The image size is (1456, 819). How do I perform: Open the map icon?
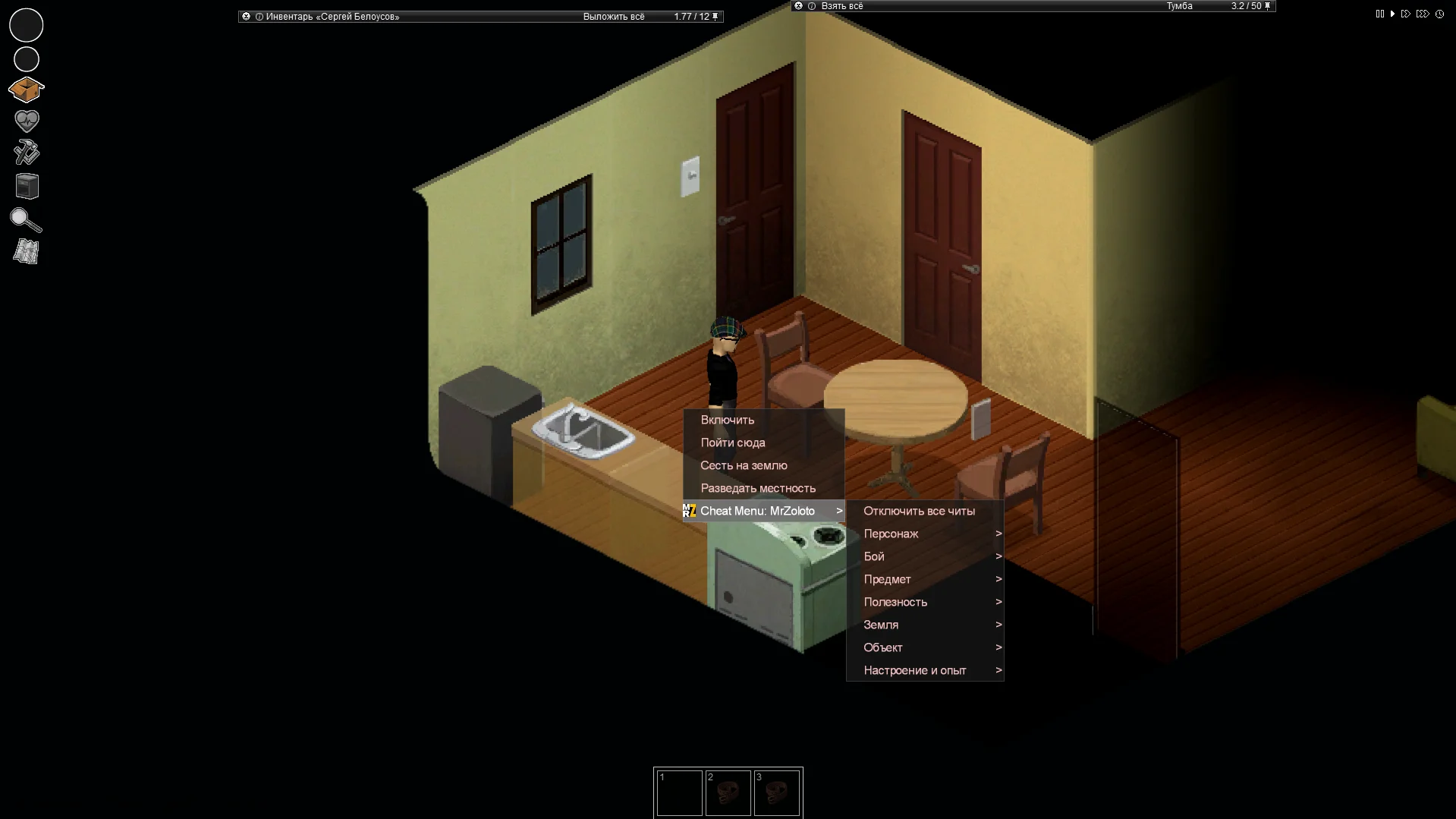[x=26, y=251]
